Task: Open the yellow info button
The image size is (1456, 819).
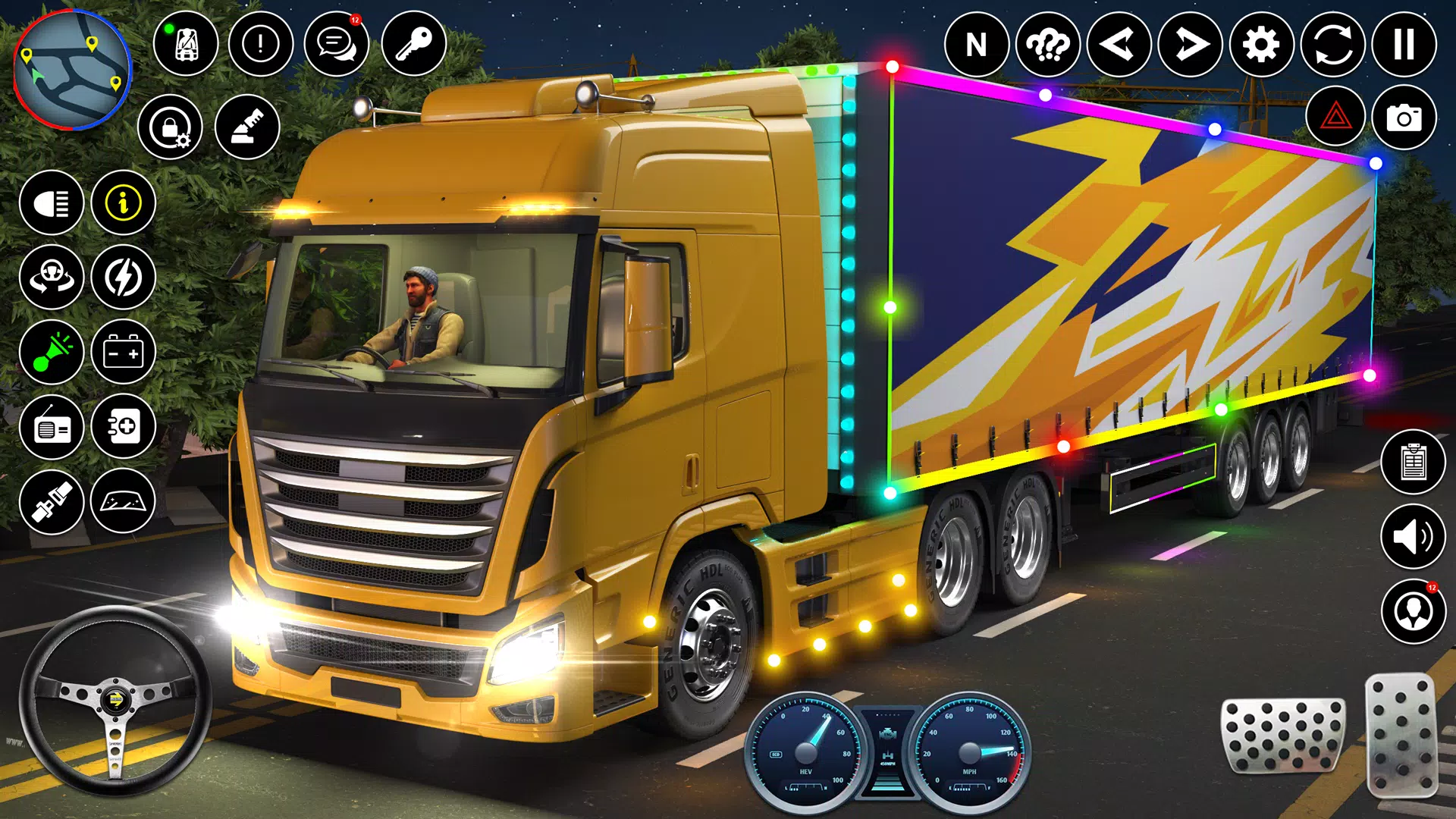Action: pyautogui.click(x=123, y=202)
